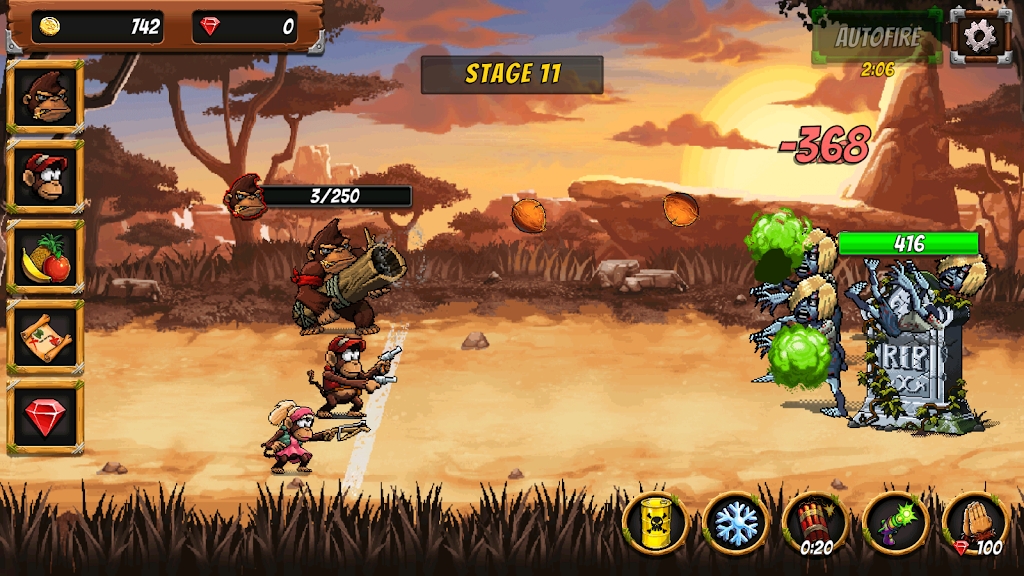Open the treasure map scroll

tap(45, 337)
